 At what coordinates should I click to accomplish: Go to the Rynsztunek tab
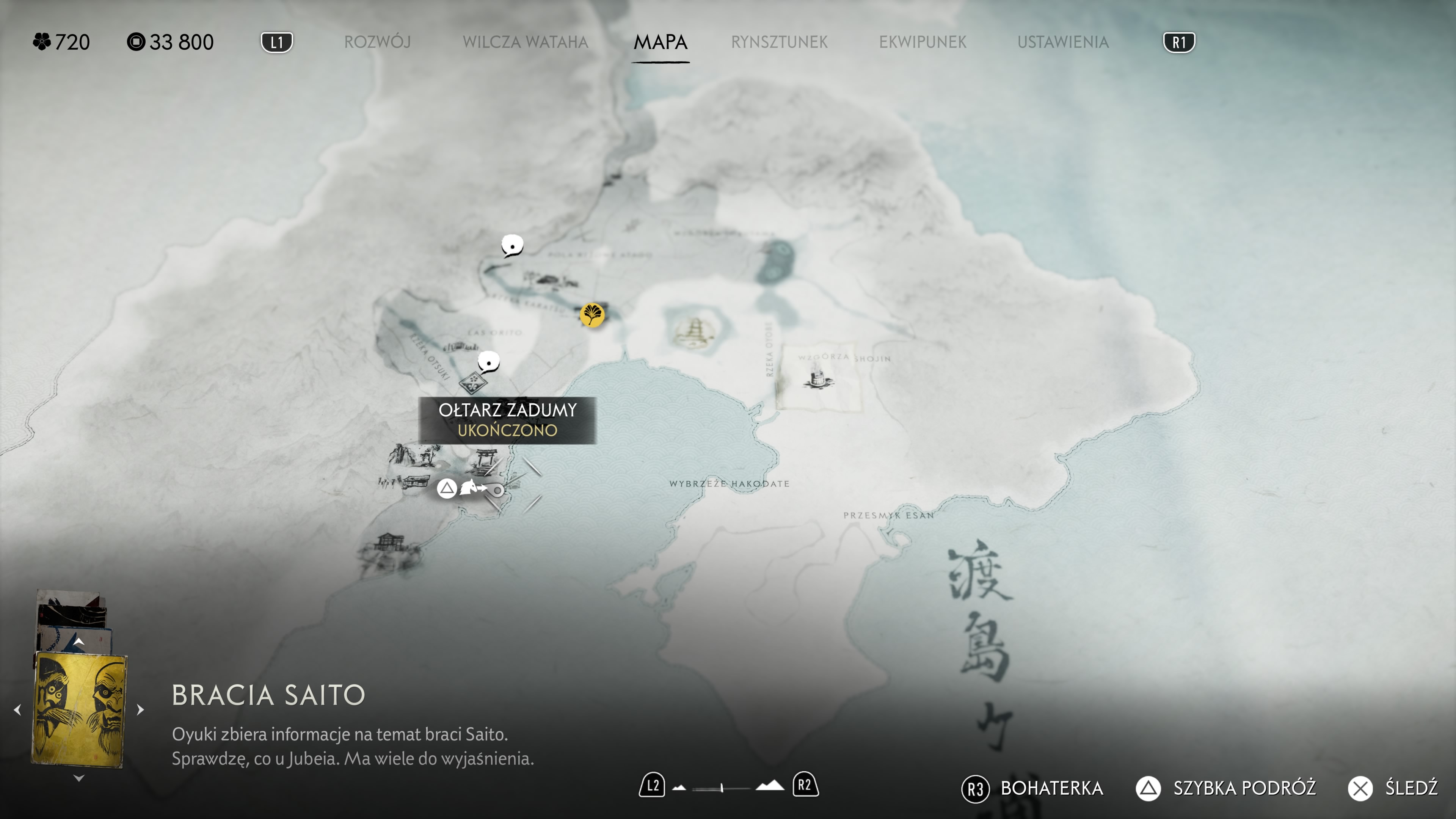click(x=779, y=42)
